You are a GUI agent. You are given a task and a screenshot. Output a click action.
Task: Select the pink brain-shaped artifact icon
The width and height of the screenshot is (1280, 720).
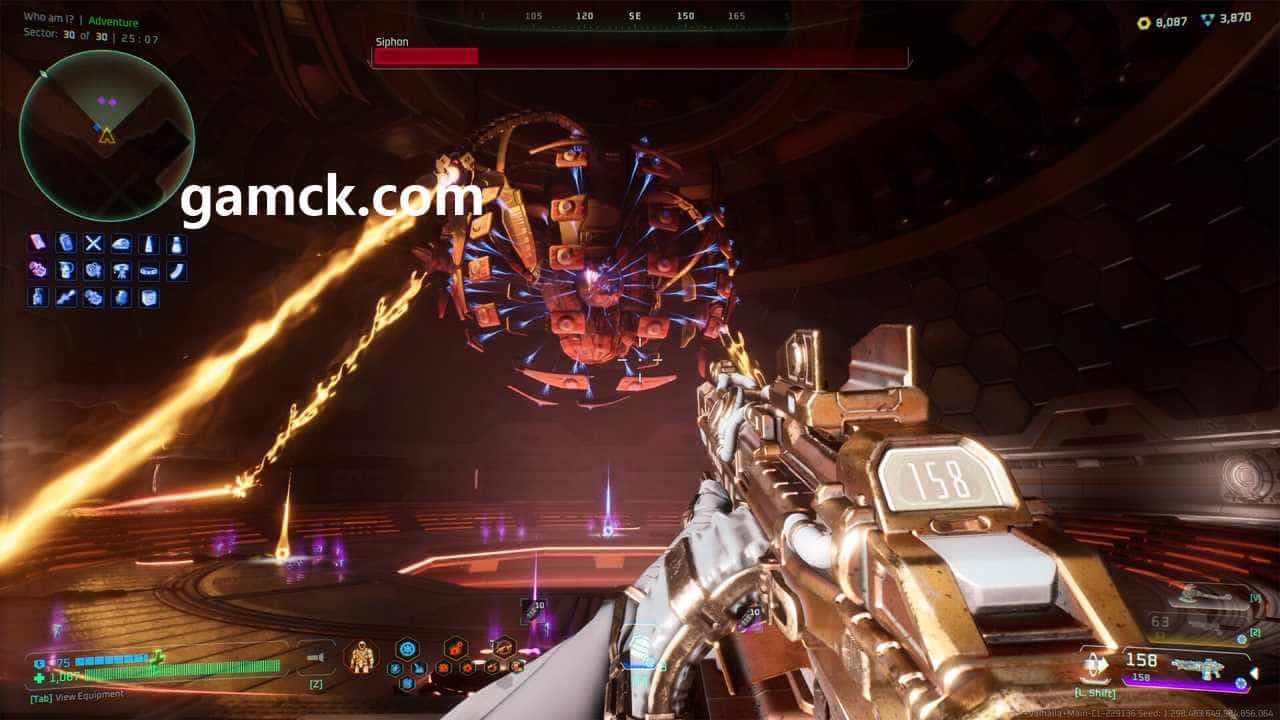[x=37, y=270]
